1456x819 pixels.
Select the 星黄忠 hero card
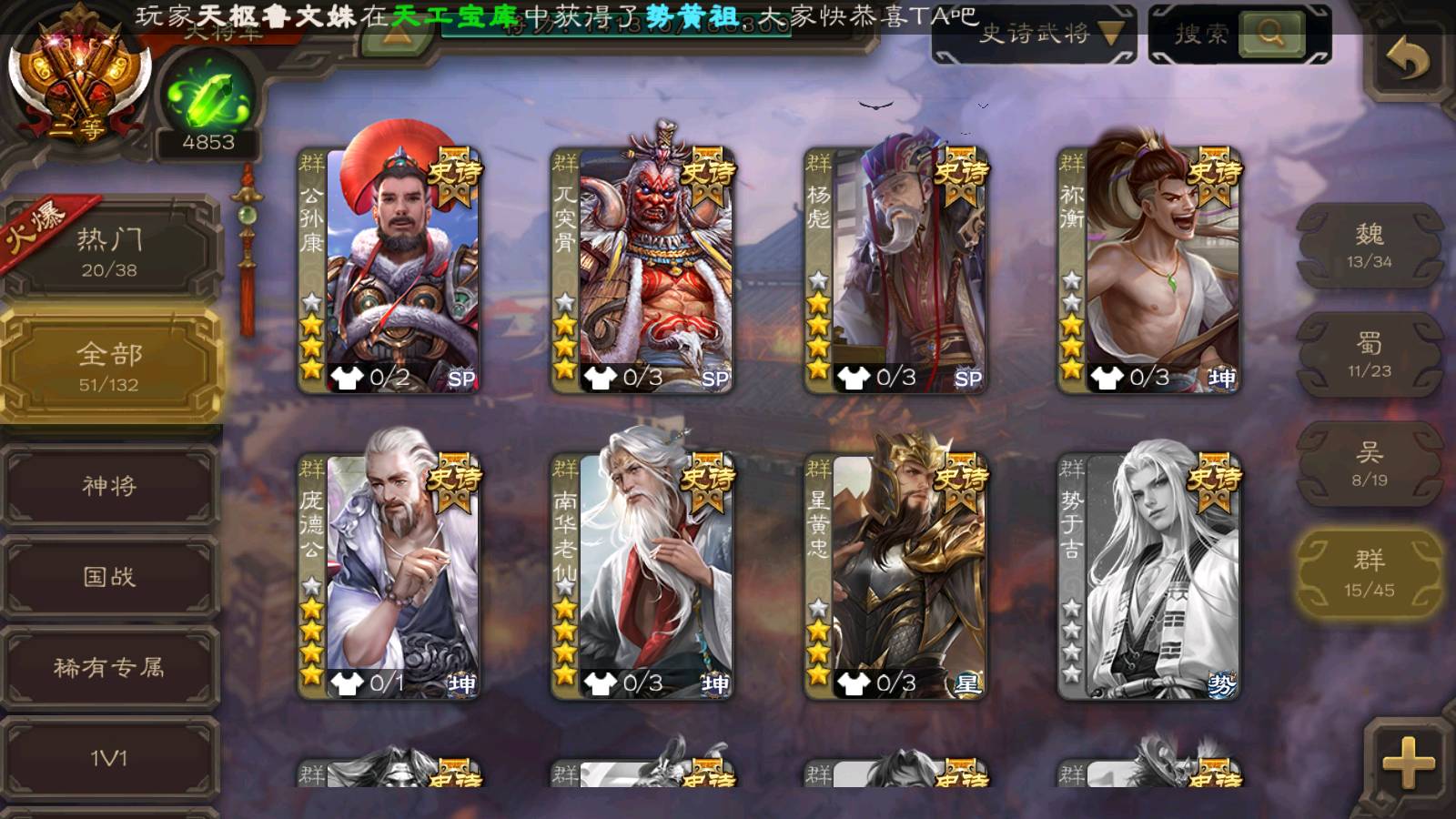click(895, 575)
